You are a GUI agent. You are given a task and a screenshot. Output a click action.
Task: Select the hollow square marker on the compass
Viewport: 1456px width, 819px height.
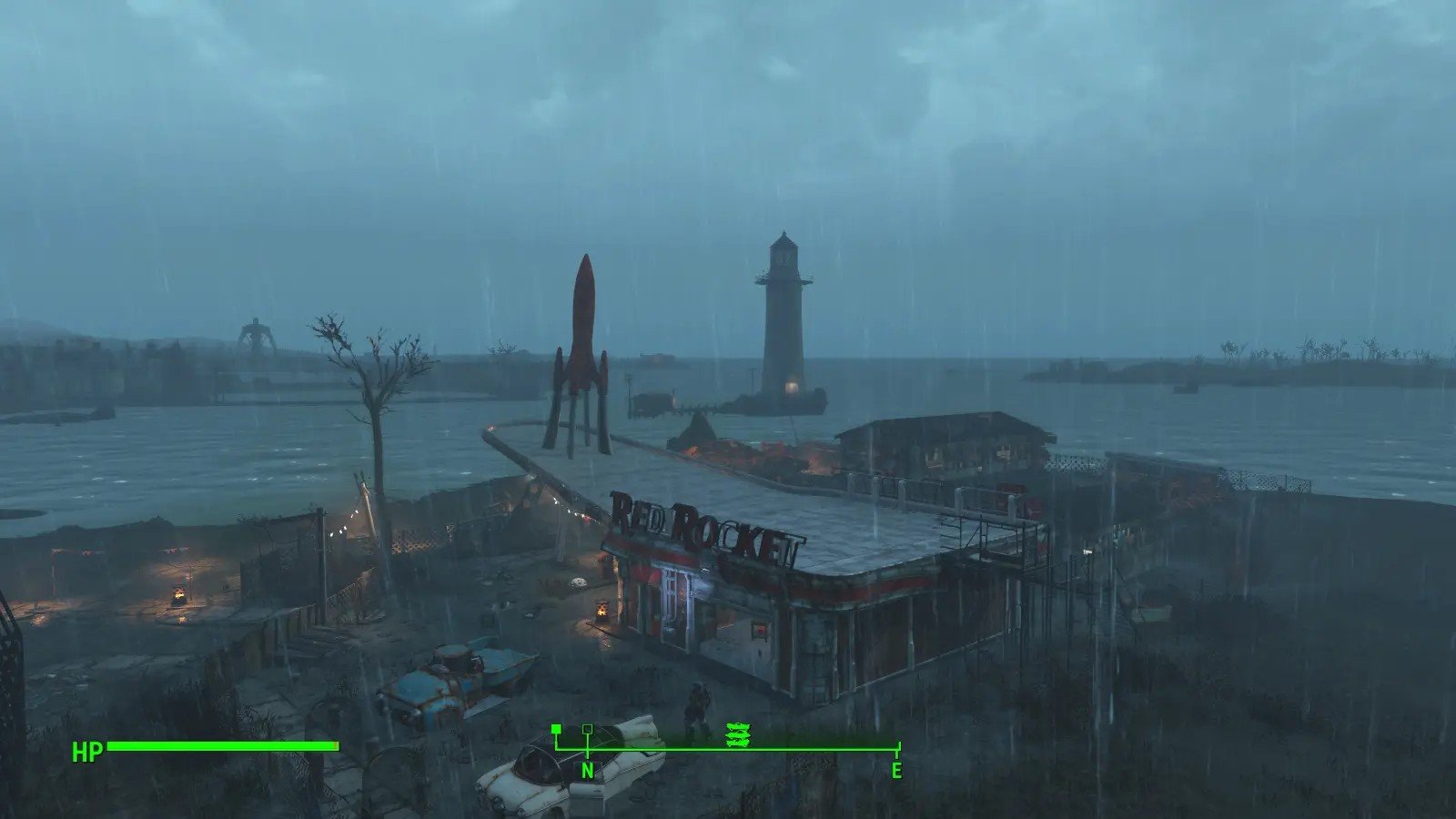pos(588,729)
